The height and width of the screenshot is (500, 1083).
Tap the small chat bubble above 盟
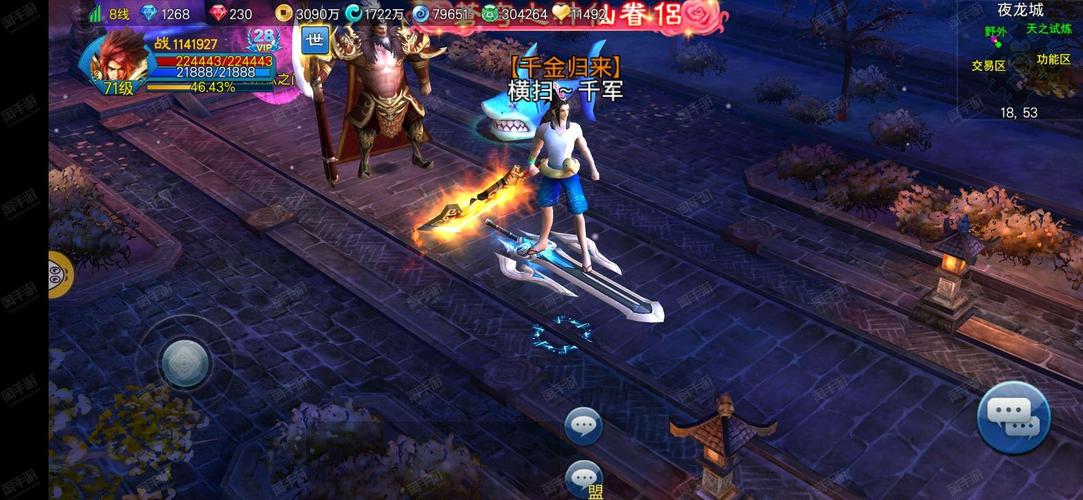(x=583, y=426)
